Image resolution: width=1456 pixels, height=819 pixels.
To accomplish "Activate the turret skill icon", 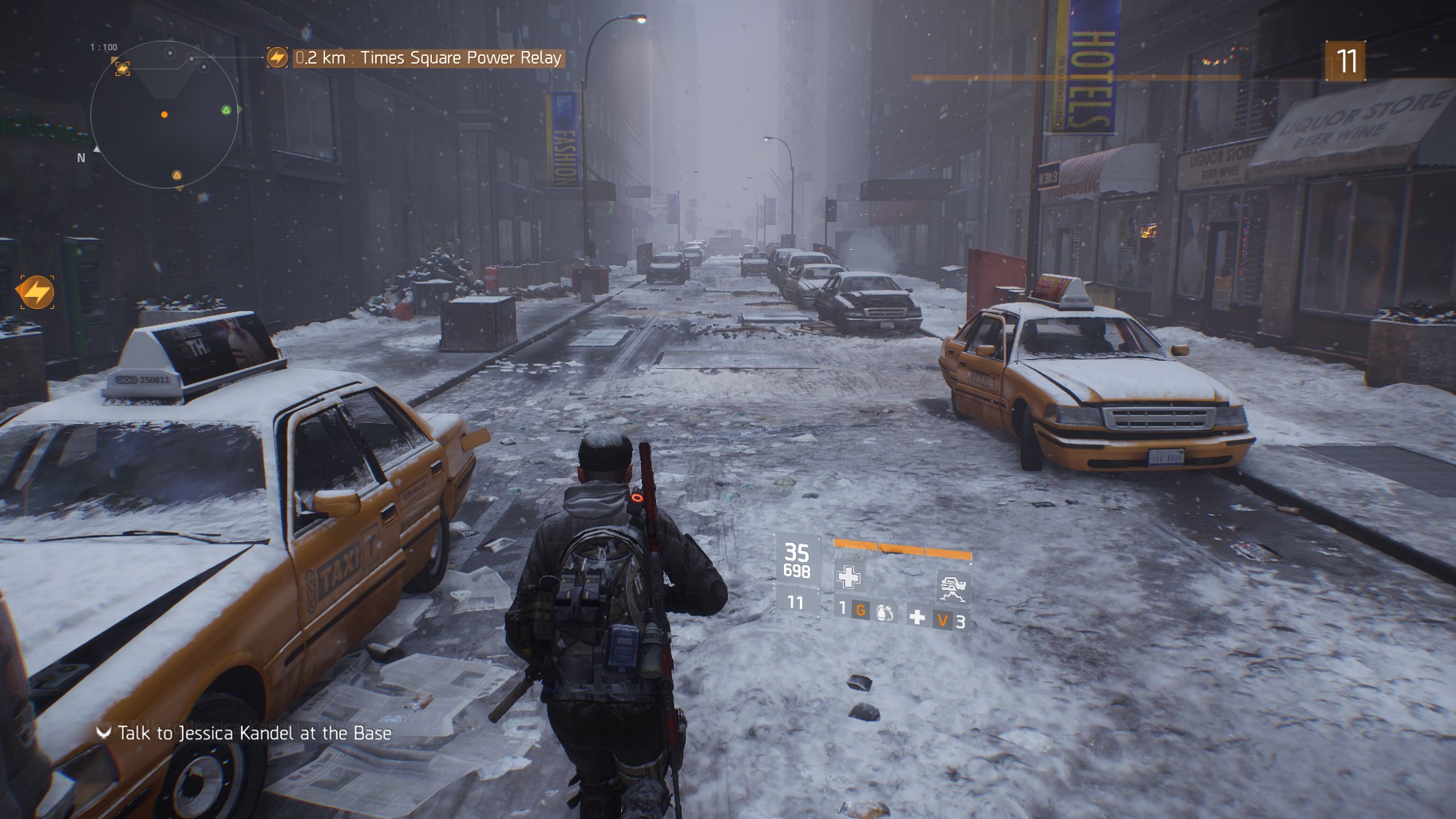I will tap(953, 588).
